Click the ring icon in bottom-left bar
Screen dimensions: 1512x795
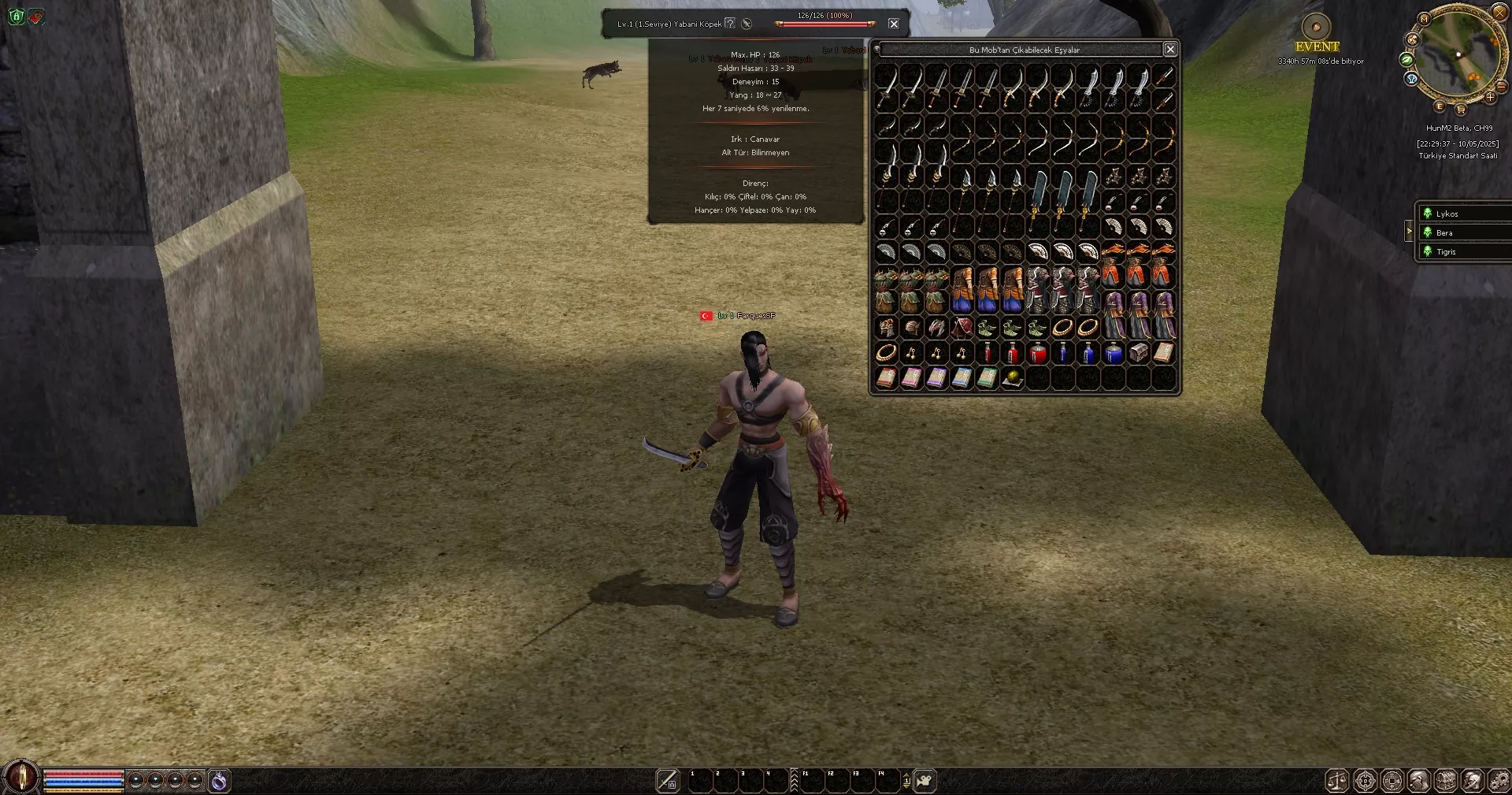click(219, 781)
